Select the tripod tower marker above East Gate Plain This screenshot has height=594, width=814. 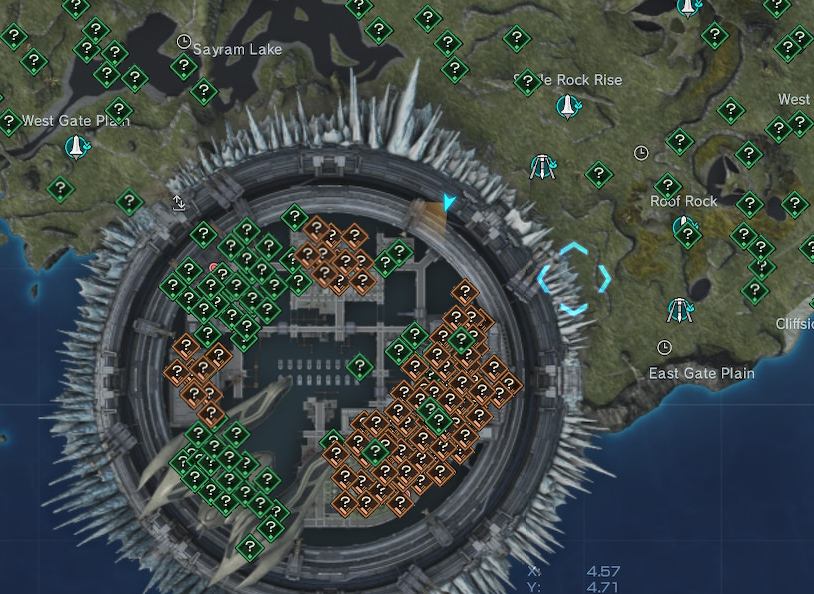click(x=681, y=310)
